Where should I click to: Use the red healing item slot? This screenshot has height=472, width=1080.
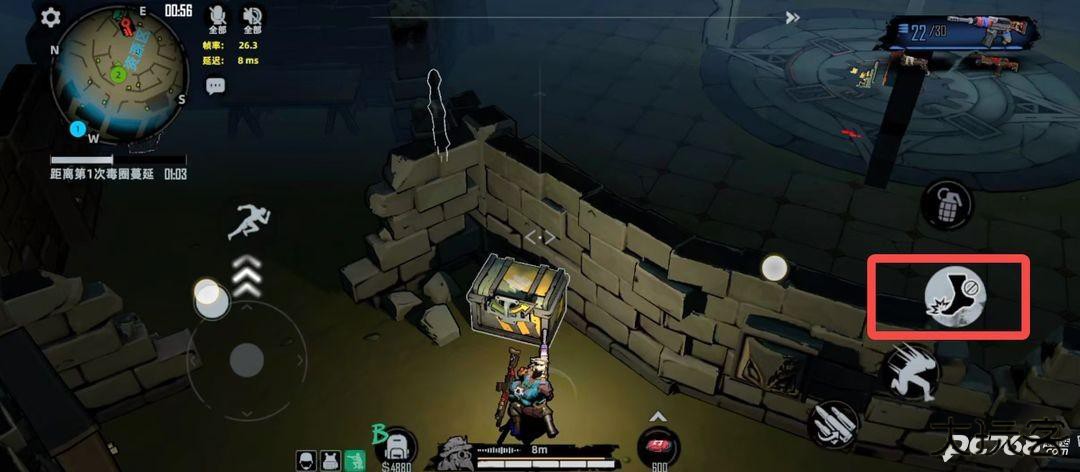(658, 446)
